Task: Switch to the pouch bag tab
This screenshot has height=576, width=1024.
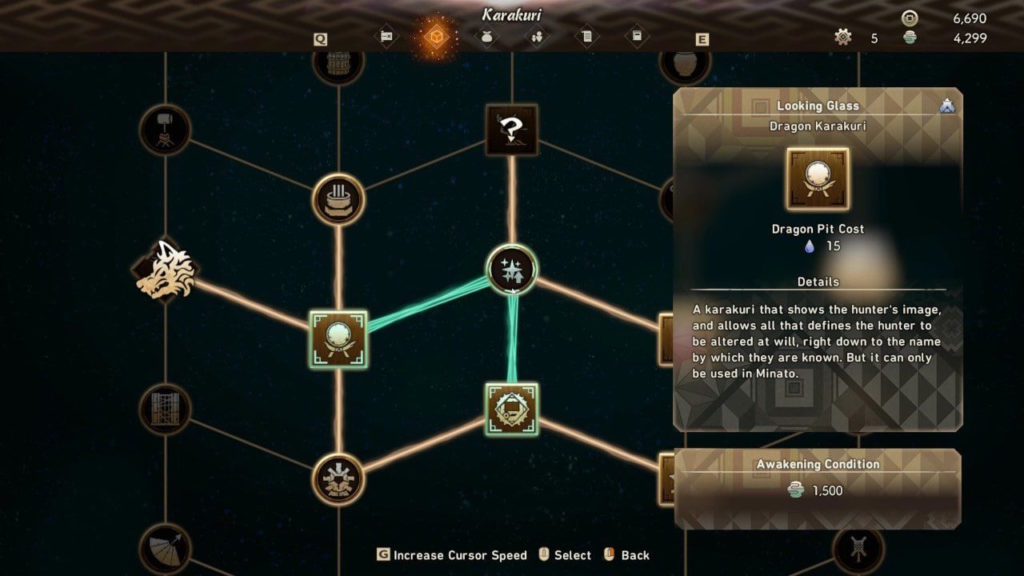Action: [486, 37]
